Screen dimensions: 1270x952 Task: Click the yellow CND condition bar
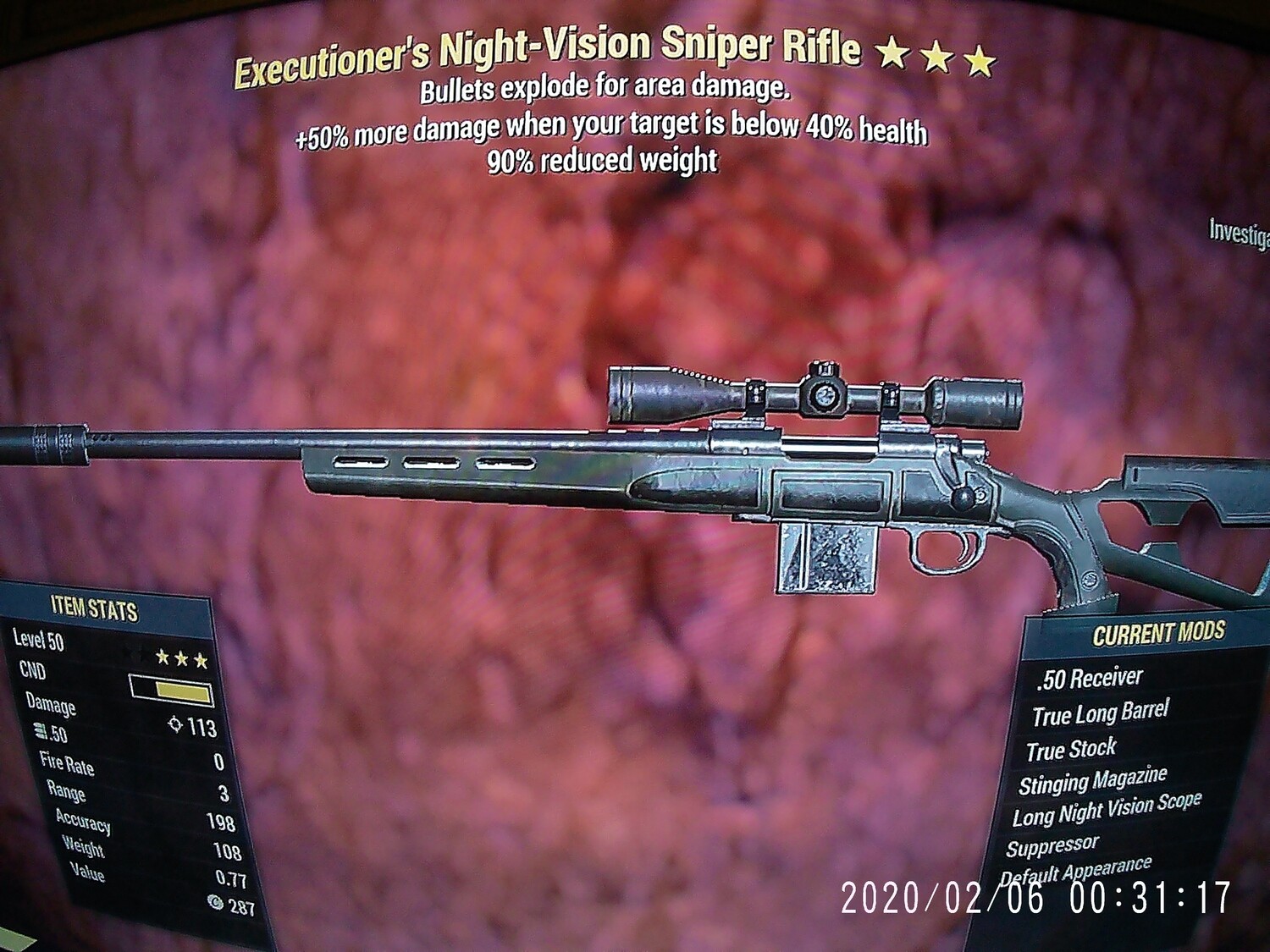tap(183, 691)
